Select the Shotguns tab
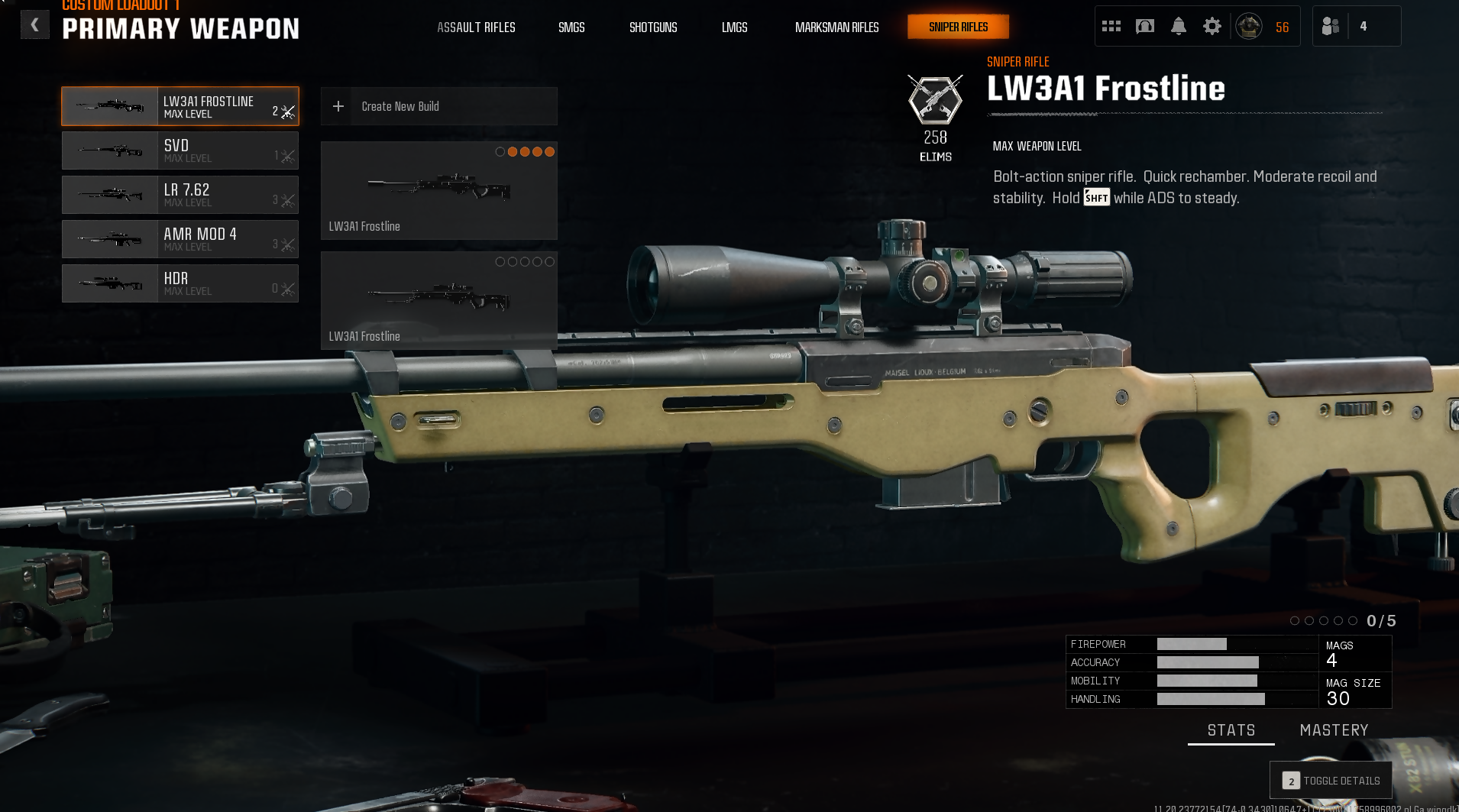Screen dimensions: 1459x812 pyautogui.click(x=653, y=27)
